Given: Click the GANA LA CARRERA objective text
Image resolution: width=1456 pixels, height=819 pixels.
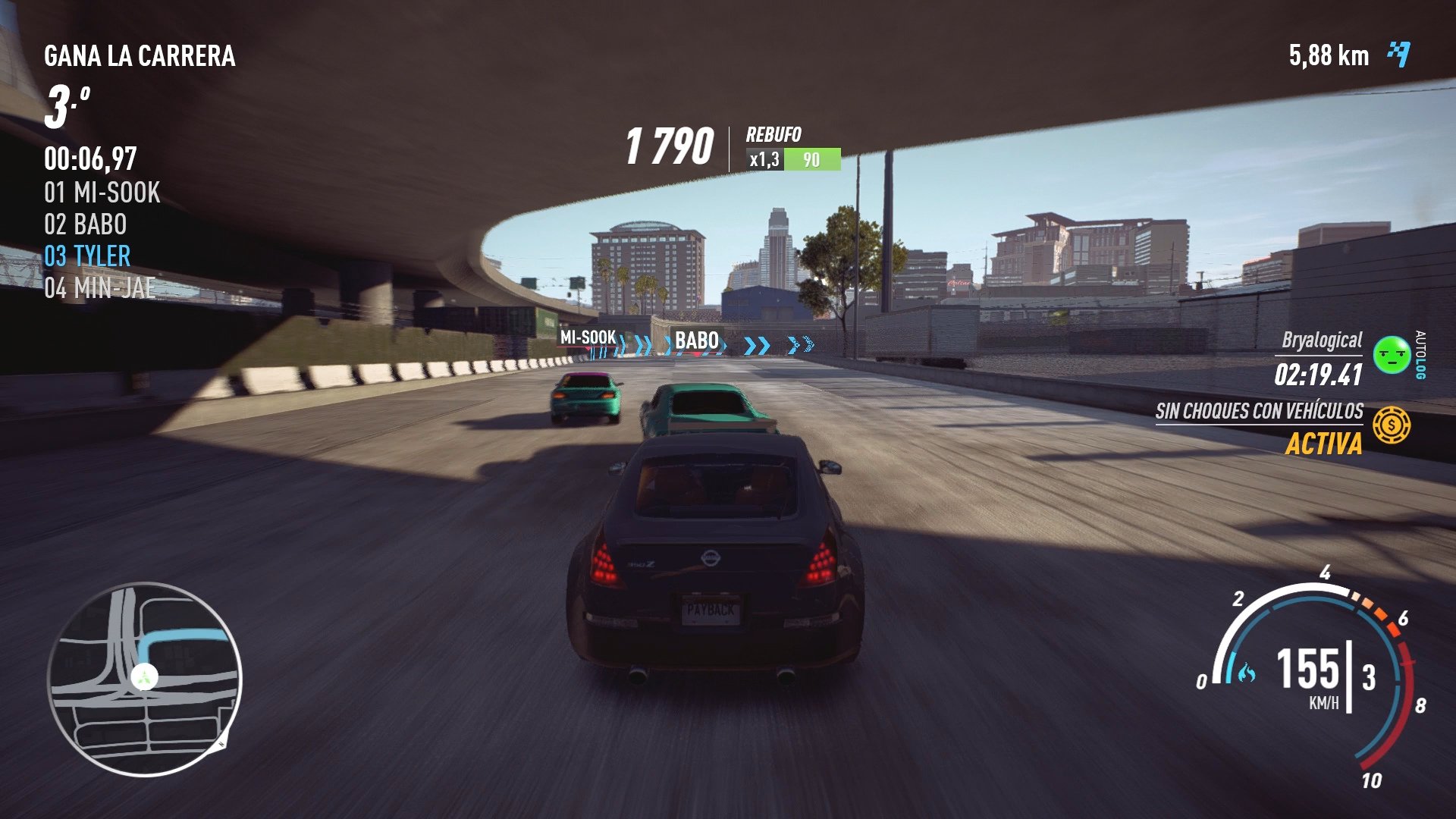Looking at the screenshot, I should click(x=140, y=55).
